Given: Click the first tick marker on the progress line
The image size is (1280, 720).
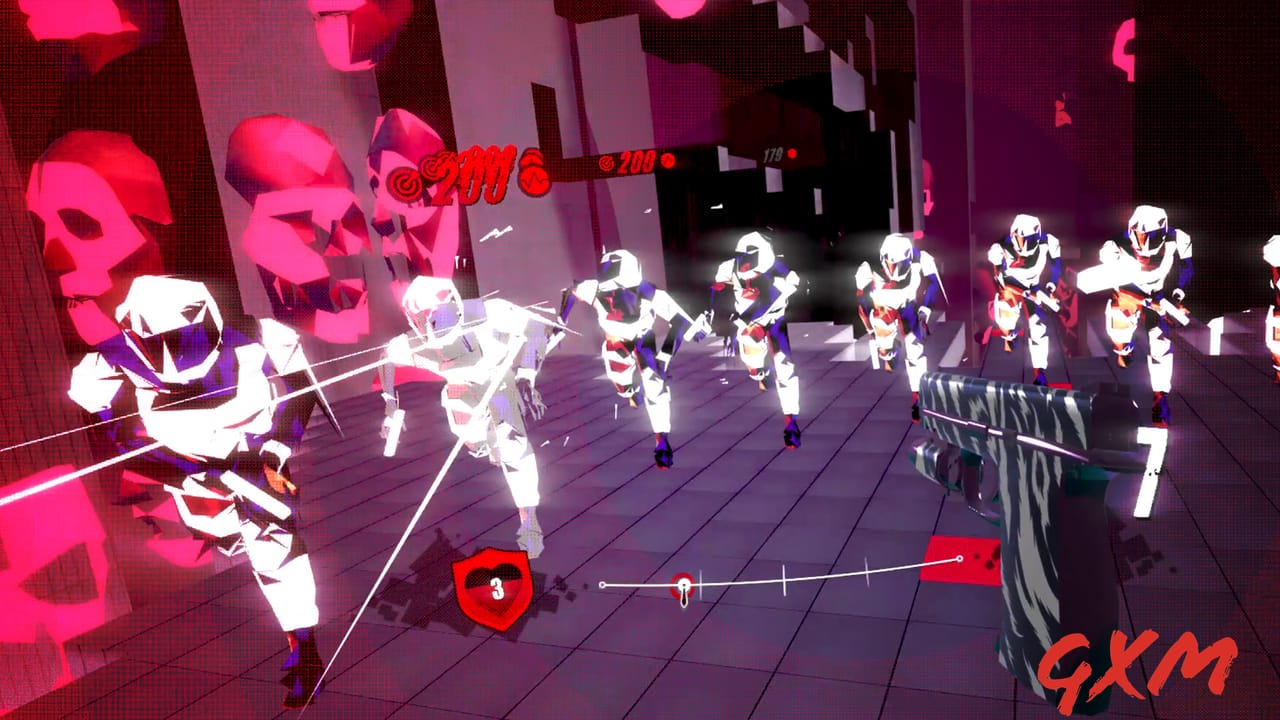Looking at the screenshot, I should pos(702,584).
